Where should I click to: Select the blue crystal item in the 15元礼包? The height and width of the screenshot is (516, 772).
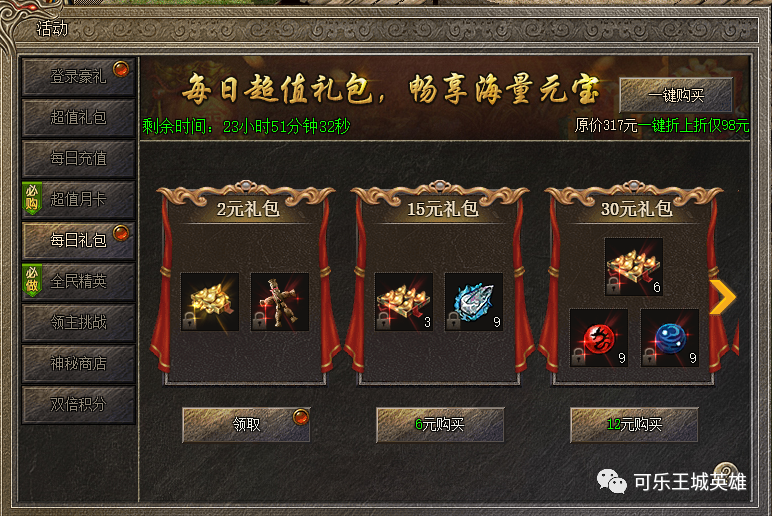(x=474, y=302)
